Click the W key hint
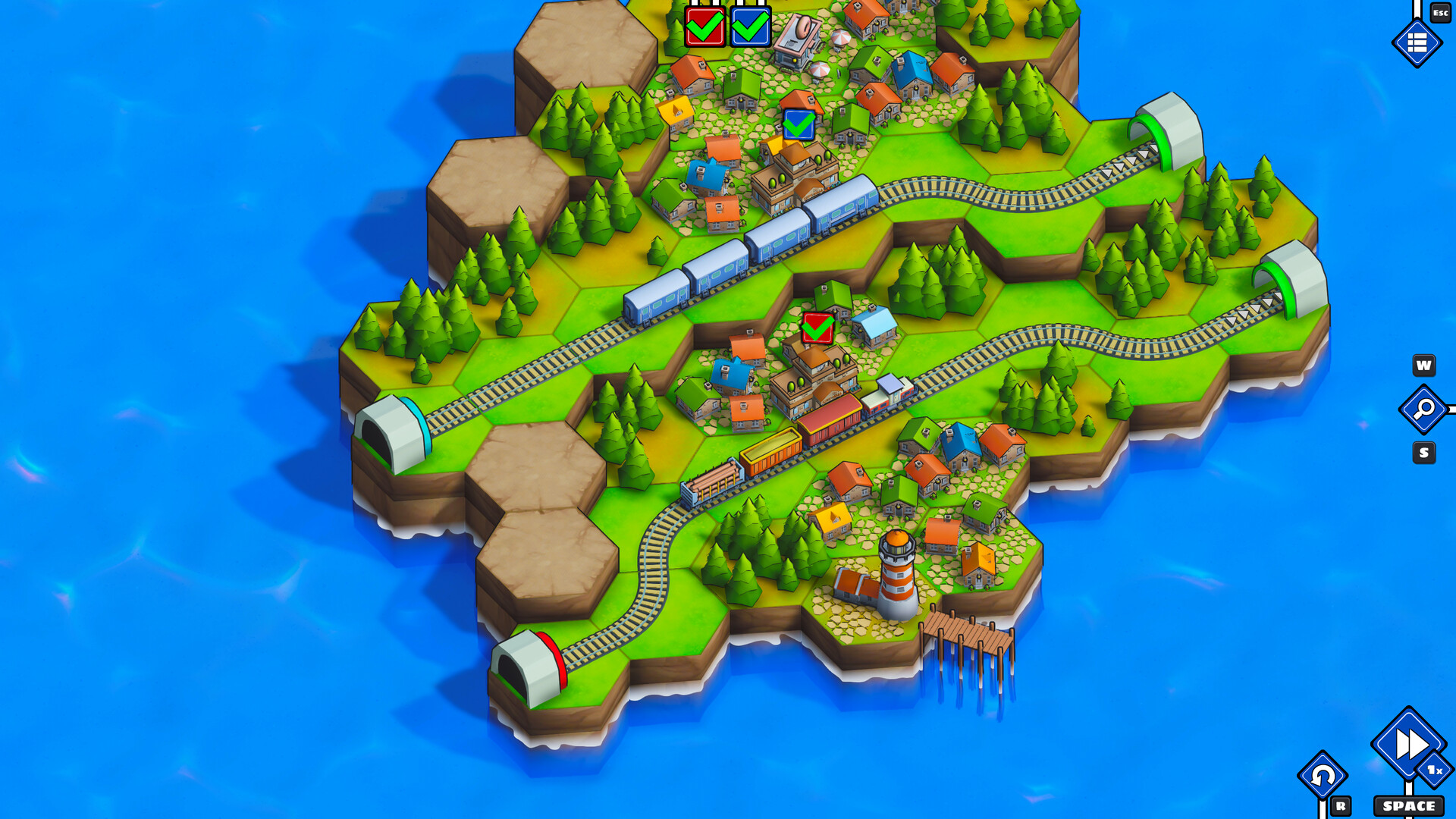This screenshot has width=1456, height=819. 1423,366
